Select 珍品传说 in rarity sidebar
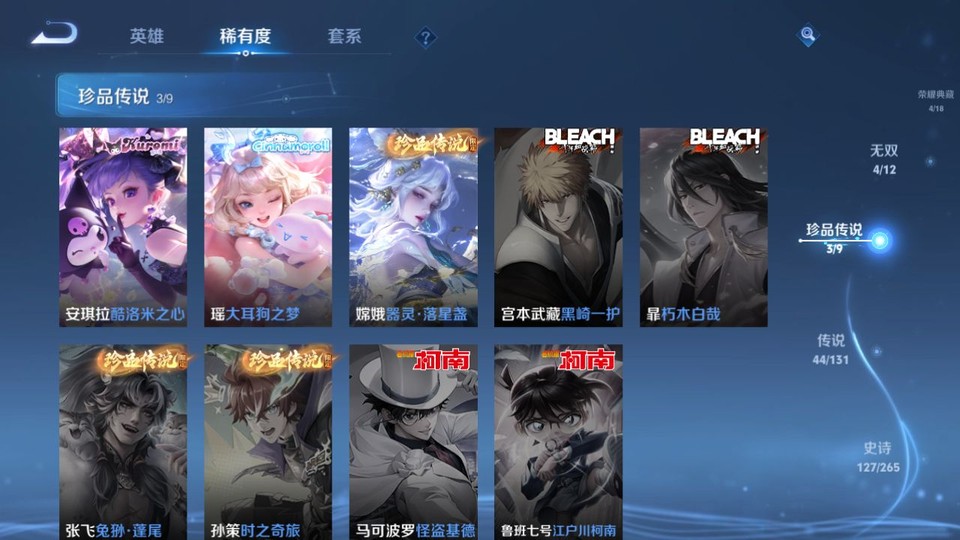The height and width of the screenshot is (540, 960). pyautogui.click(x=835, y=236)
